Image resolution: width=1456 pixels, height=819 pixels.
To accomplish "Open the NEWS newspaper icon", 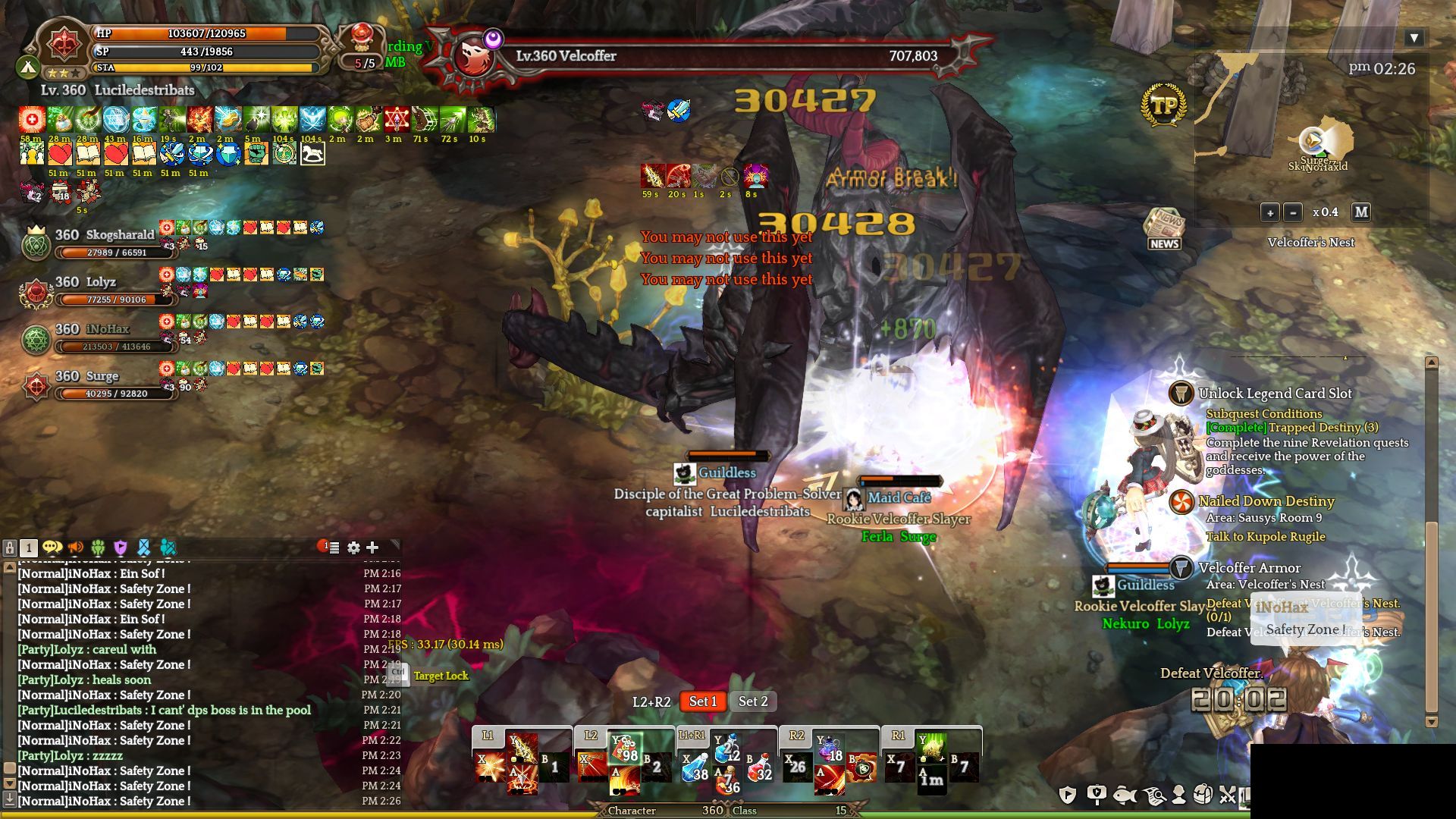I will pos(1163,228).
